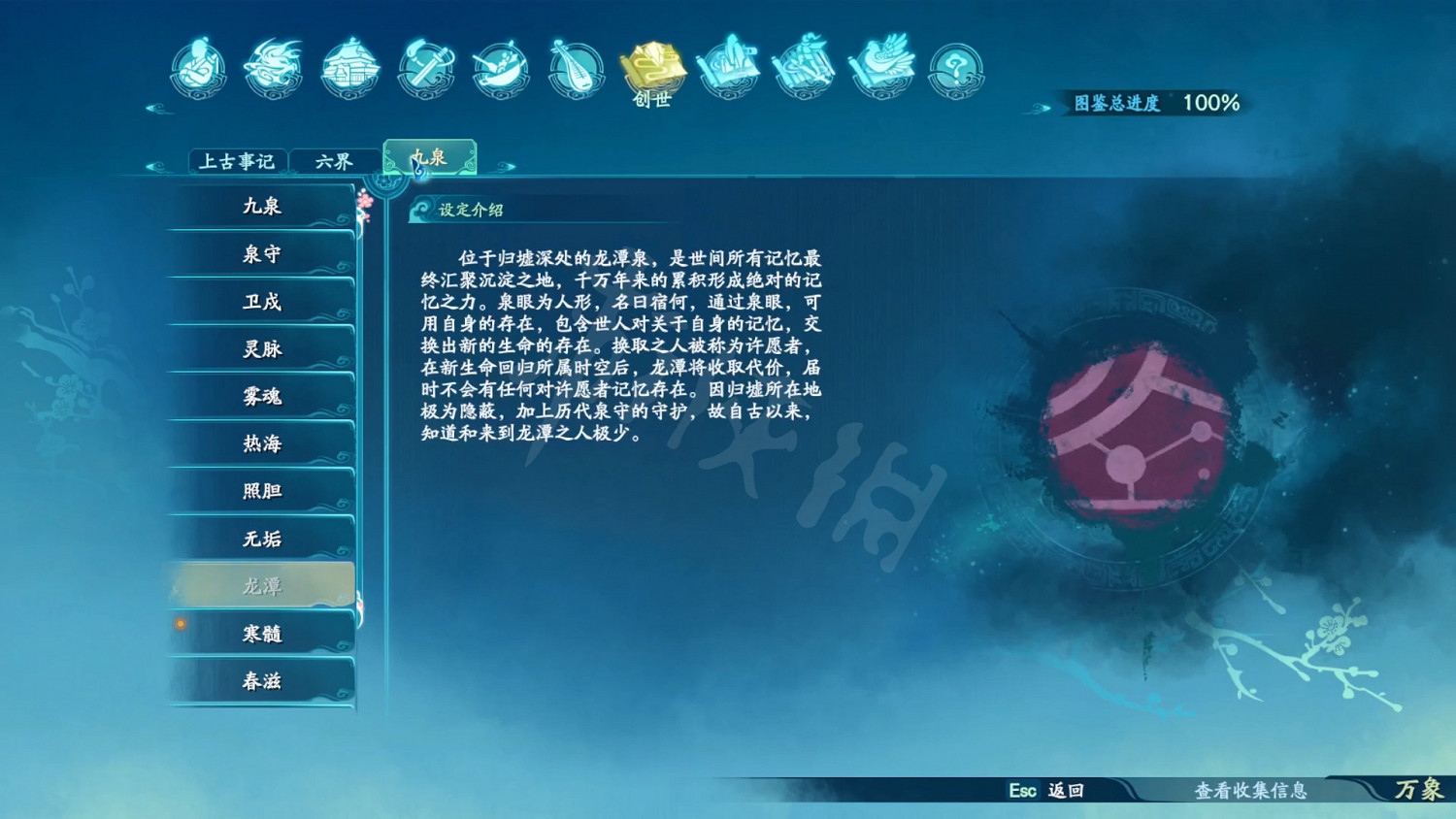Screen dimensions: 1456x819
Task: Click Esc 返回 to go back
Action: [1044, 791]
